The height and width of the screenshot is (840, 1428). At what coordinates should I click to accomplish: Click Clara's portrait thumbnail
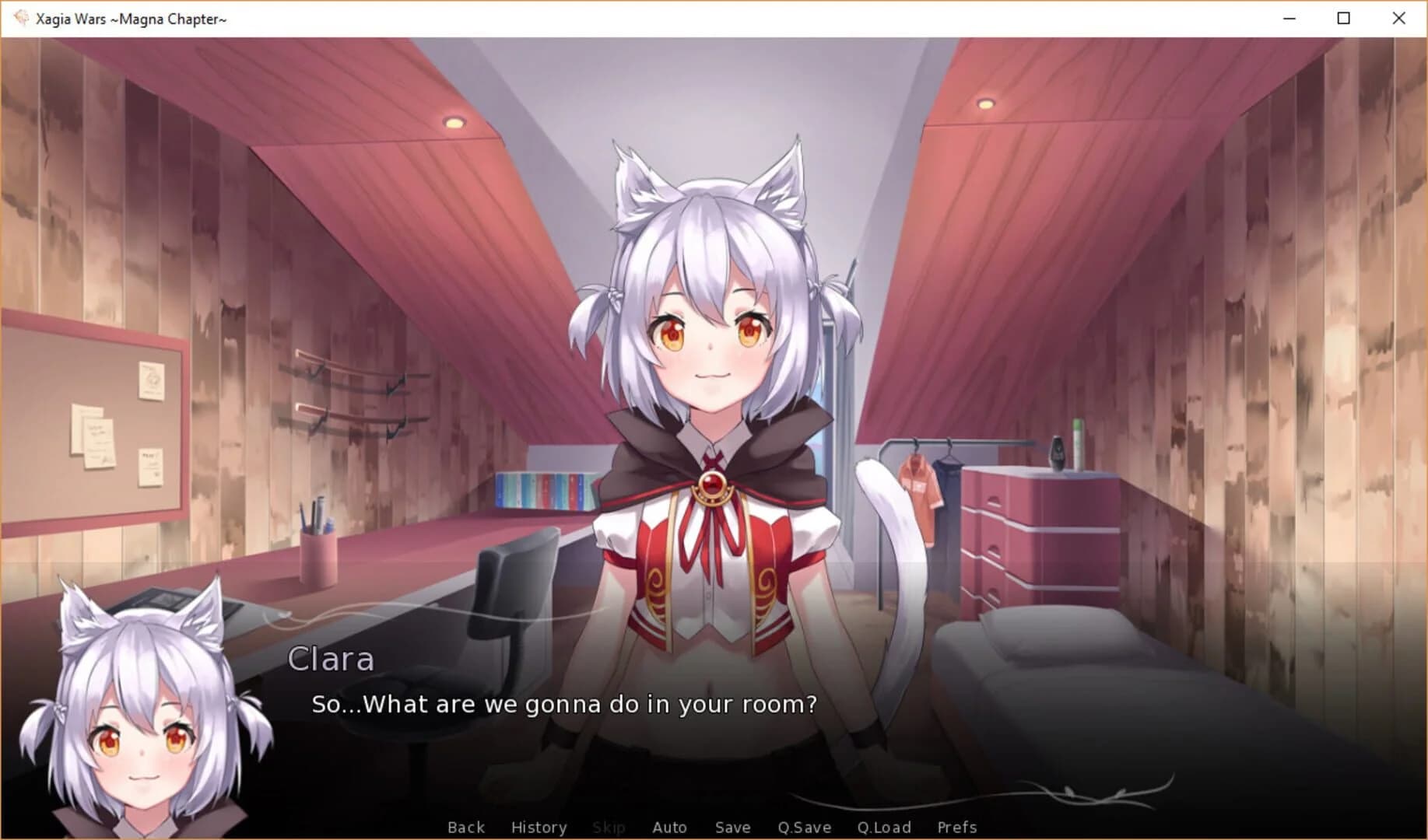140,716
